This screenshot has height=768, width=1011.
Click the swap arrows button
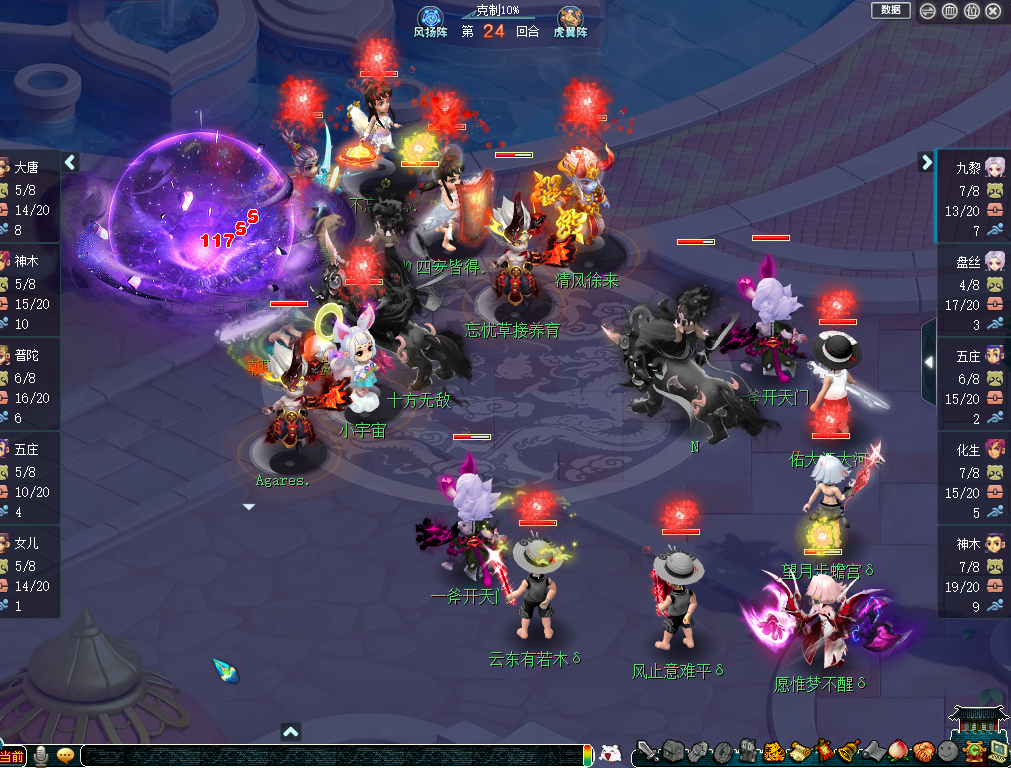pos(928,11)
